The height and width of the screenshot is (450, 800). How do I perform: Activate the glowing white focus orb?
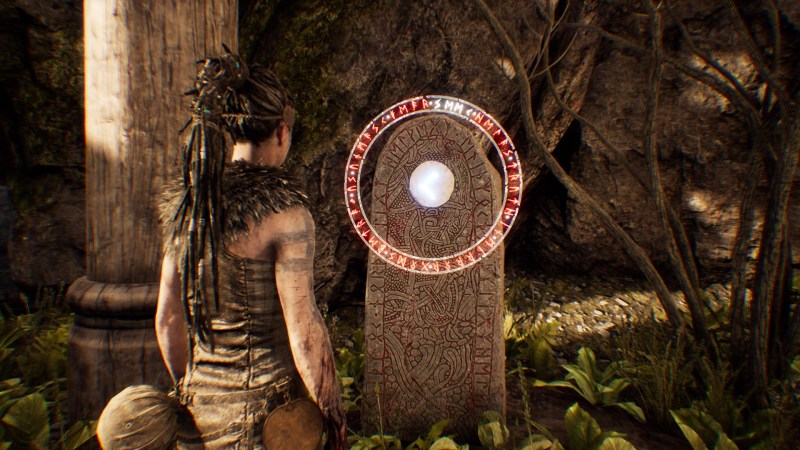point(432,184)
